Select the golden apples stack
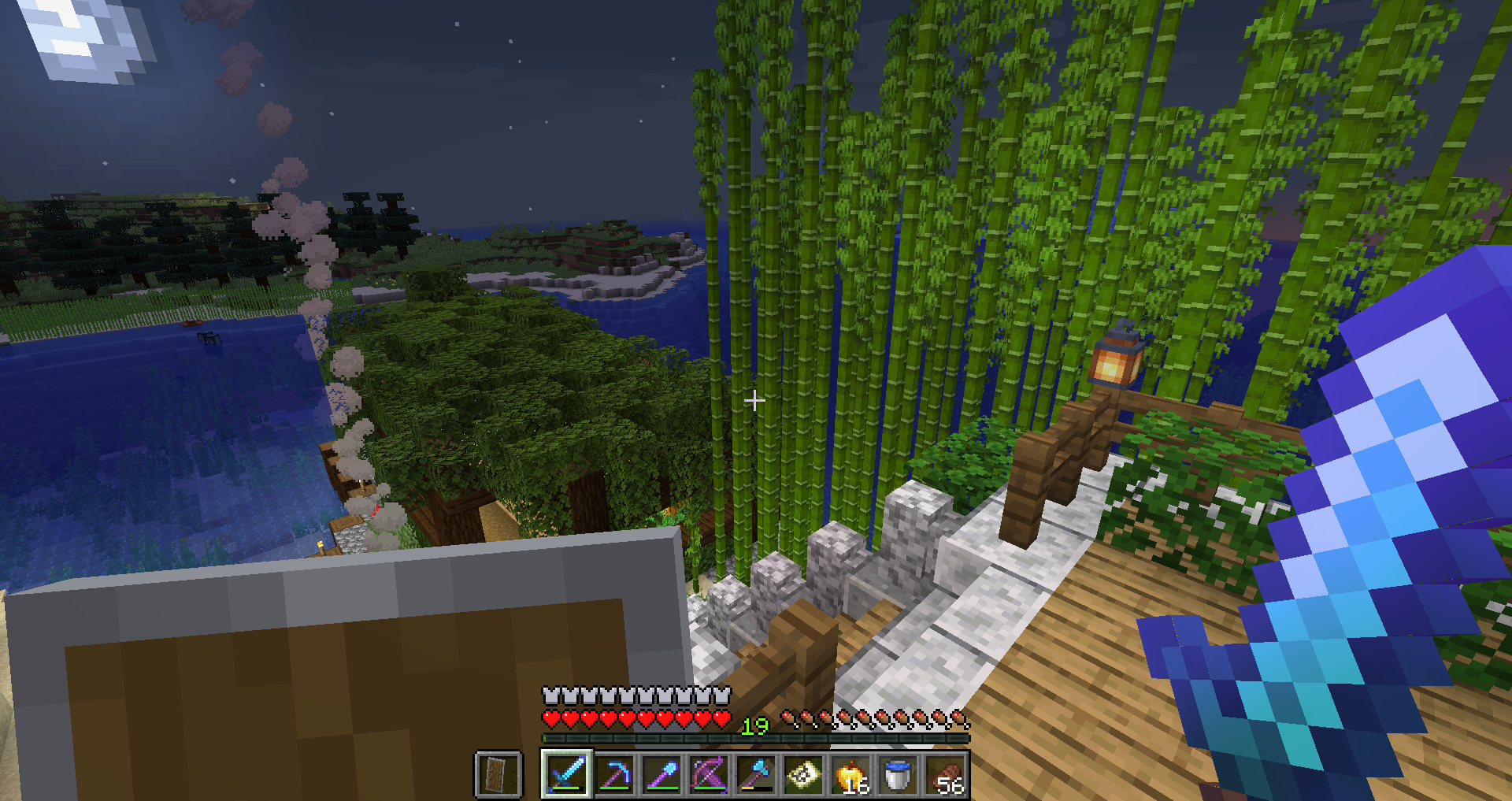Image resolution: width=1512 pixels, height=801 pixels. (x=850, y=774)
